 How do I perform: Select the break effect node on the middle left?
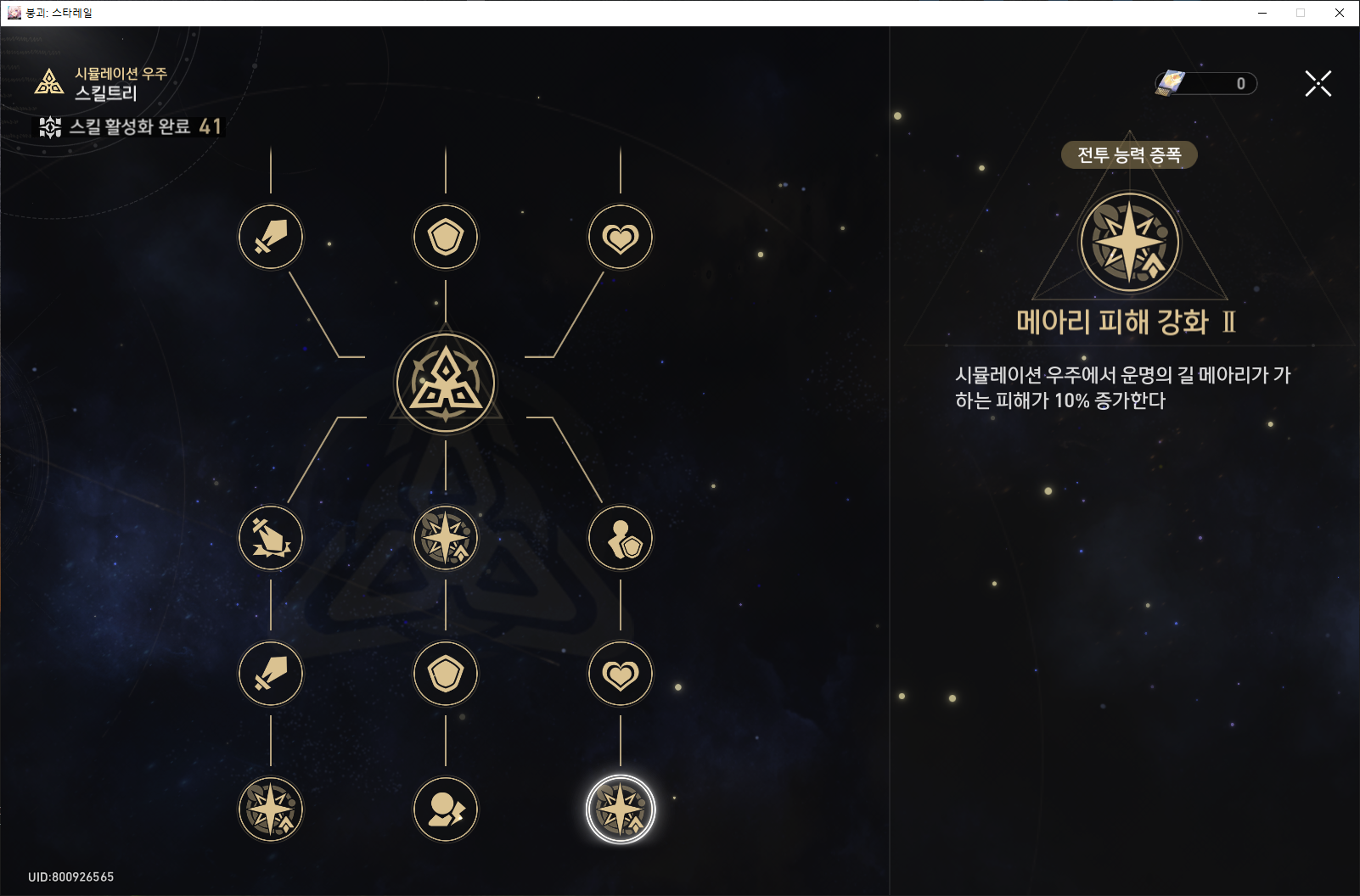(x=270, y=537)
